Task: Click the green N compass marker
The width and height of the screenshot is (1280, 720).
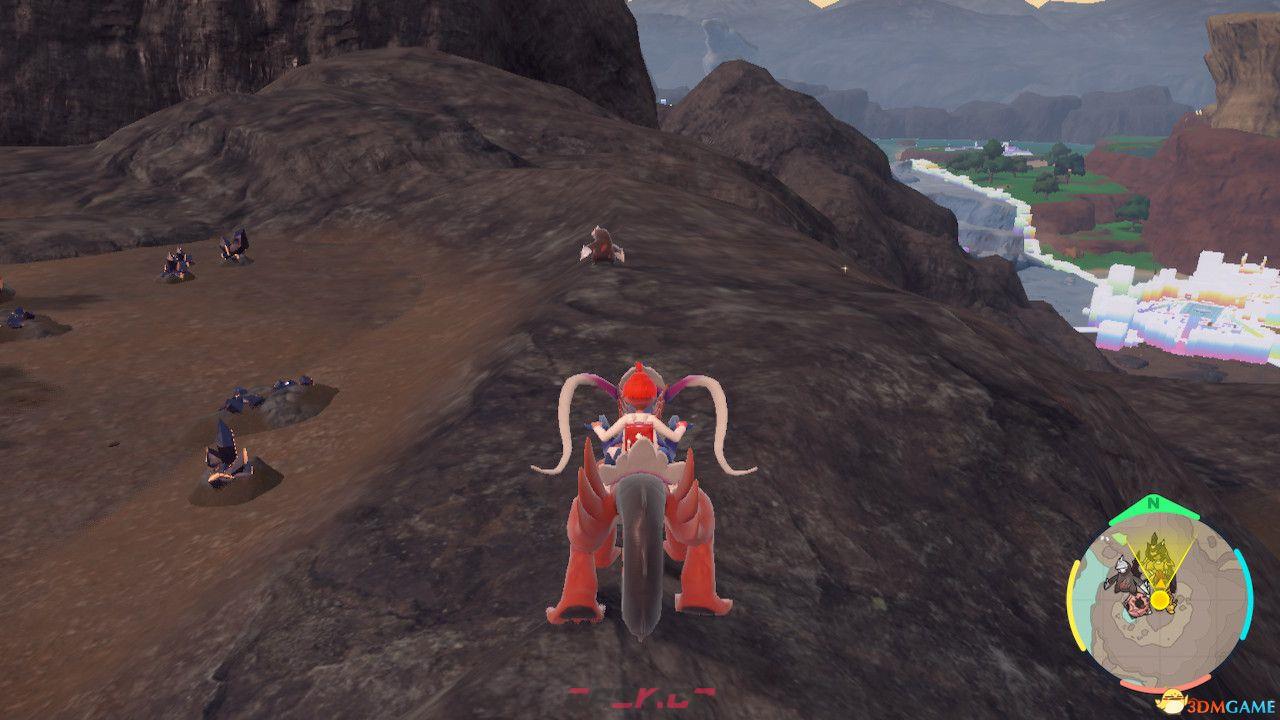Action: click(x=1155, y=502)
